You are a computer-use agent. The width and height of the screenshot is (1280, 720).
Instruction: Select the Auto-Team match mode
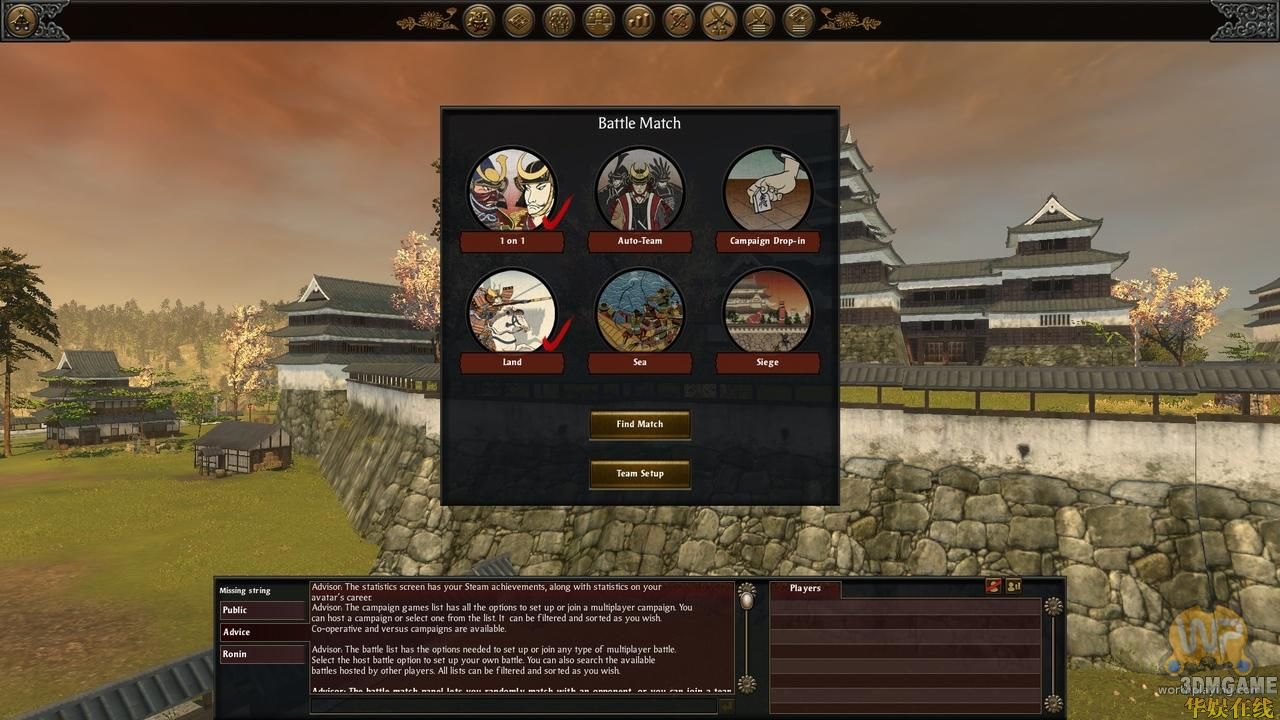(x=640, y=190)
